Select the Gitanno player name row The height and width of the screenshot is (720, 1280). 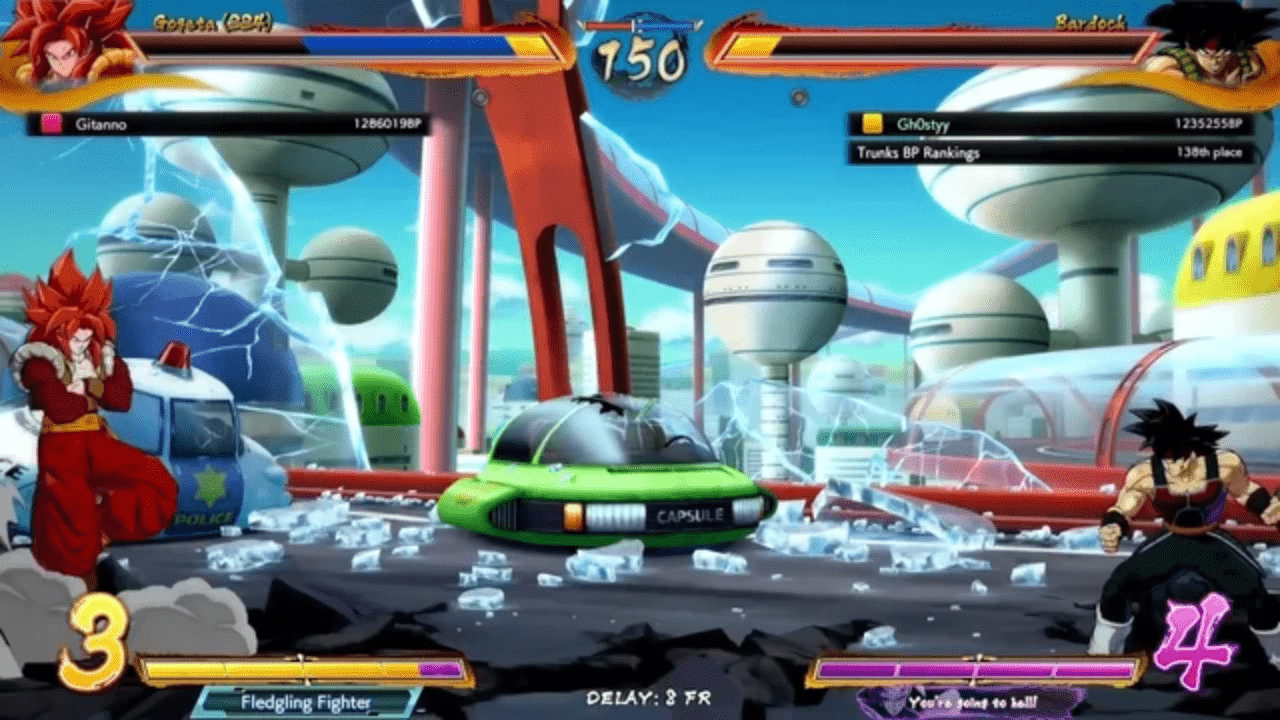coord(229,124)
